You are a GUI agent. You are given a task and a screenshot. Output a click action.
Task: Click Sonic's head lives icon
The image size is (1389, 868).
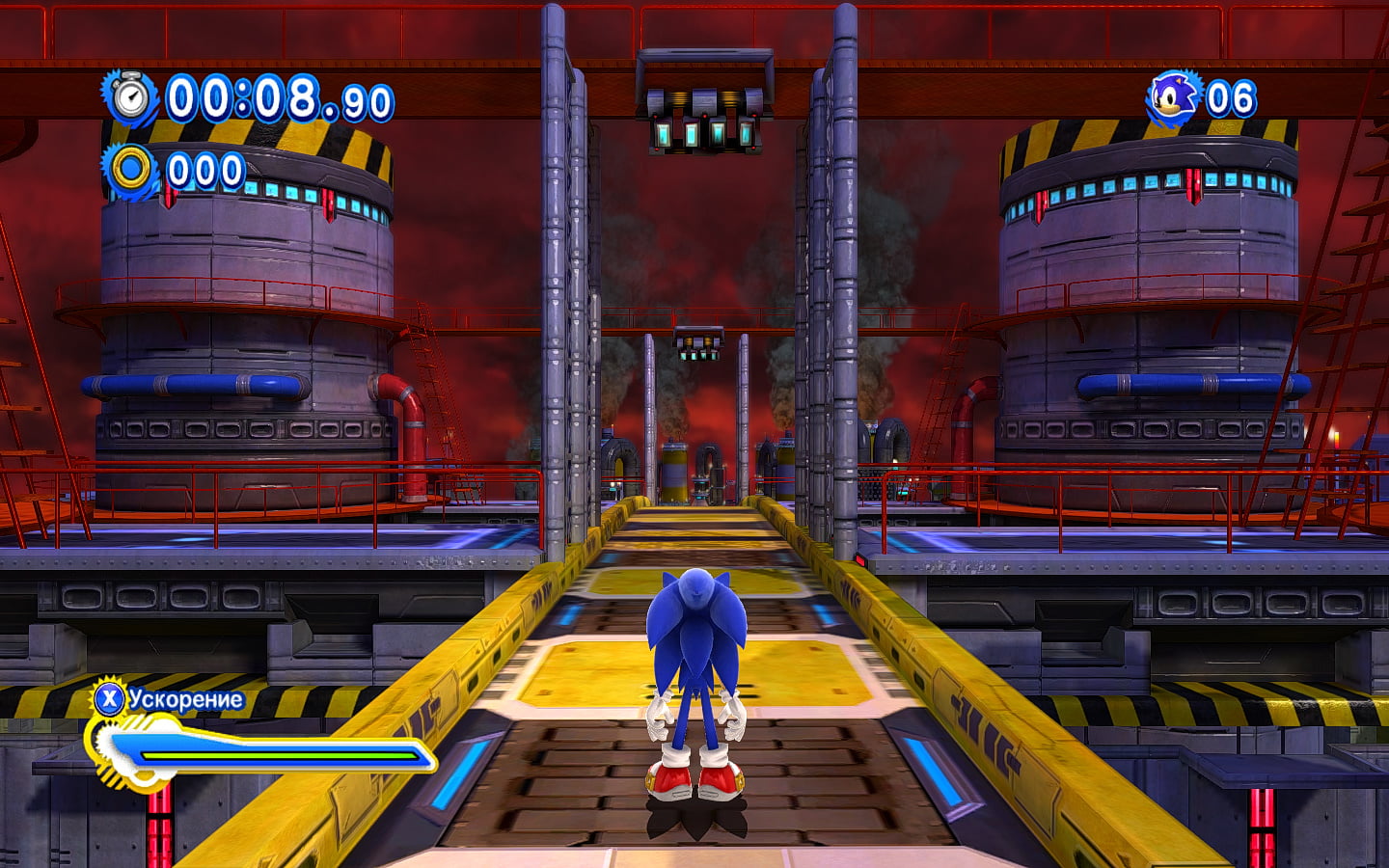[1174, 97]
